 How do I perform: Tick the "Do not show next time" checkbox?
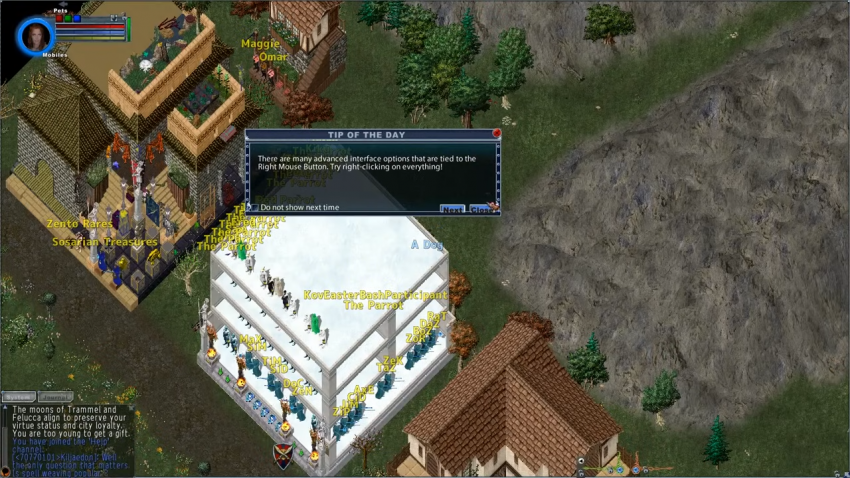(x=253, y=208)
